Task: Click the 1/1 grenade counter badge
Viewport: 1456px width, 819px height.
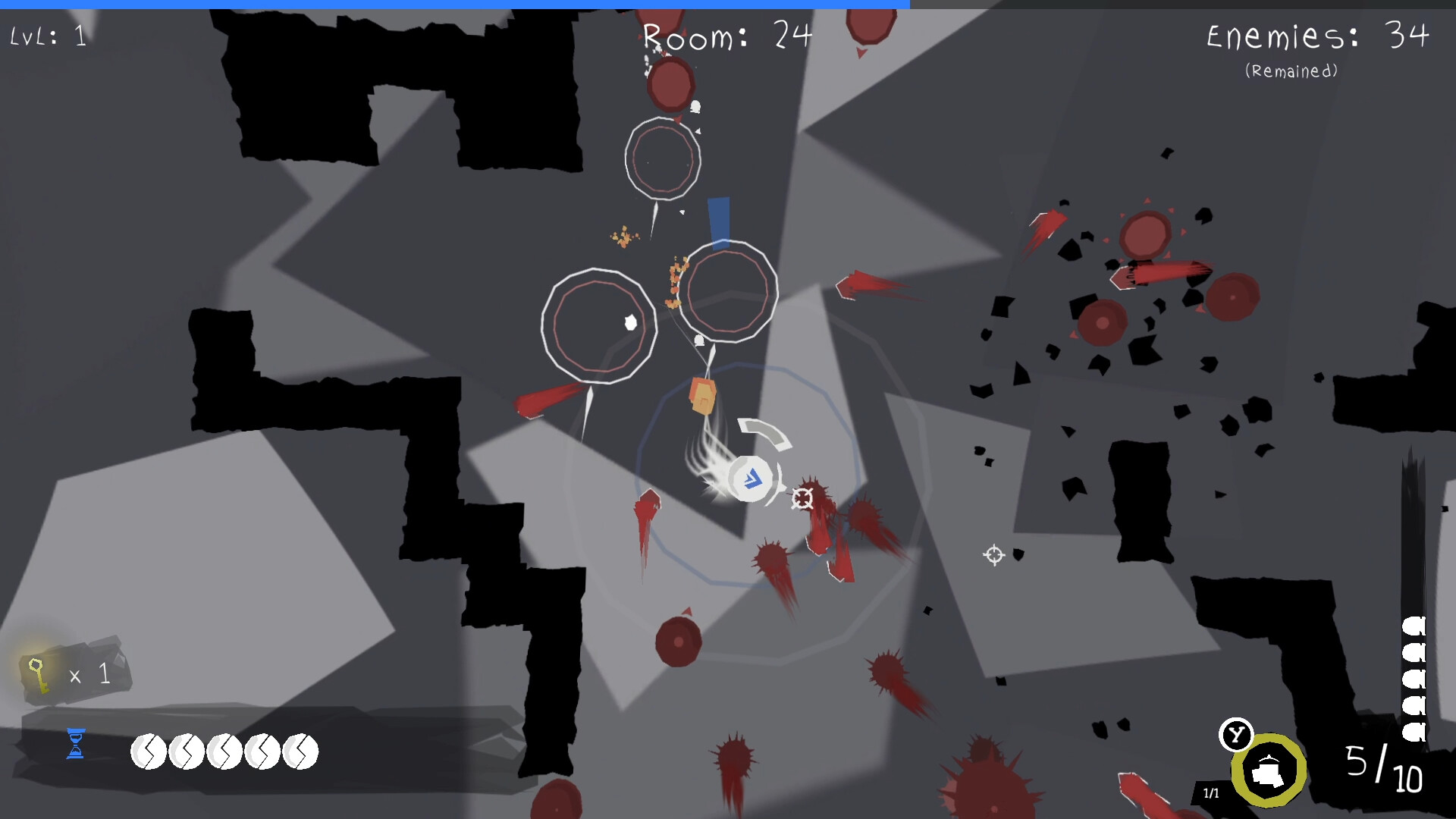Action: (1211, 792)
